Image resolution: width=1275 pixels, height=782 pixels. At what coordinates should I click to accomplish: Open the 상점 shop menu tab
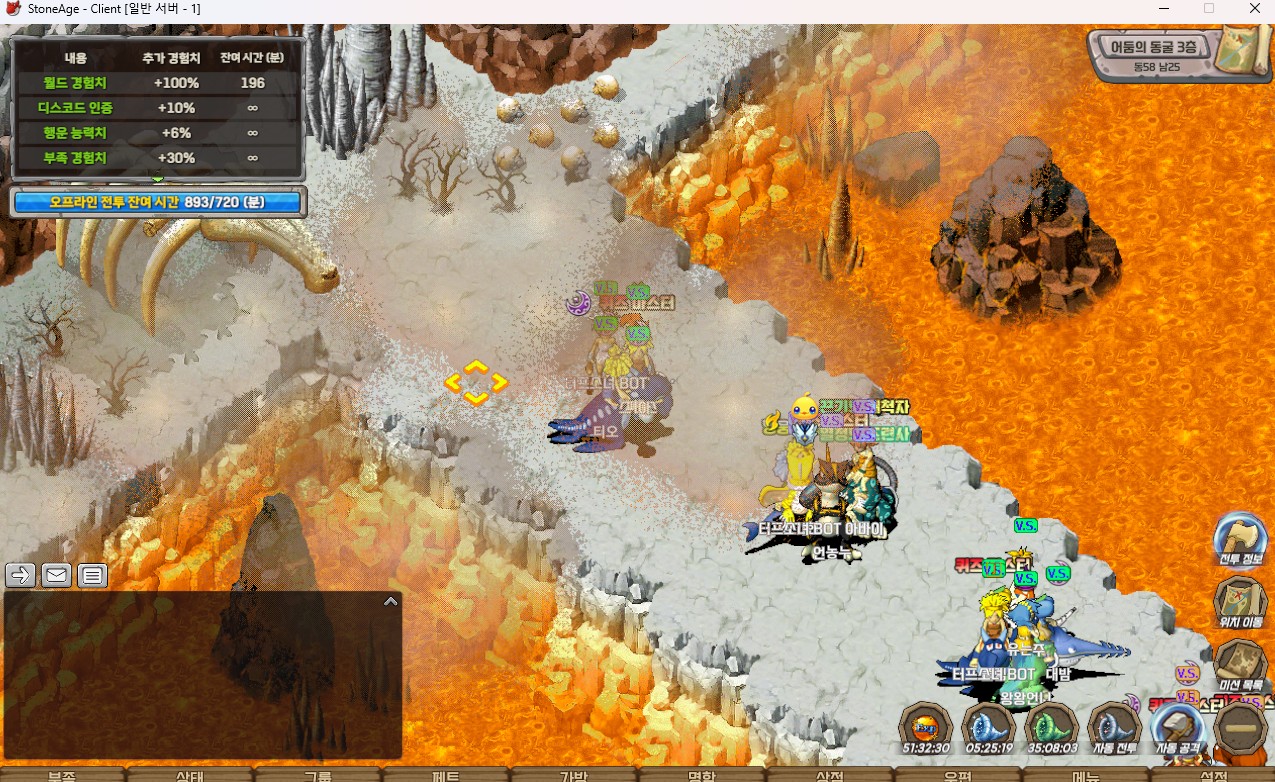click(830, 775)
